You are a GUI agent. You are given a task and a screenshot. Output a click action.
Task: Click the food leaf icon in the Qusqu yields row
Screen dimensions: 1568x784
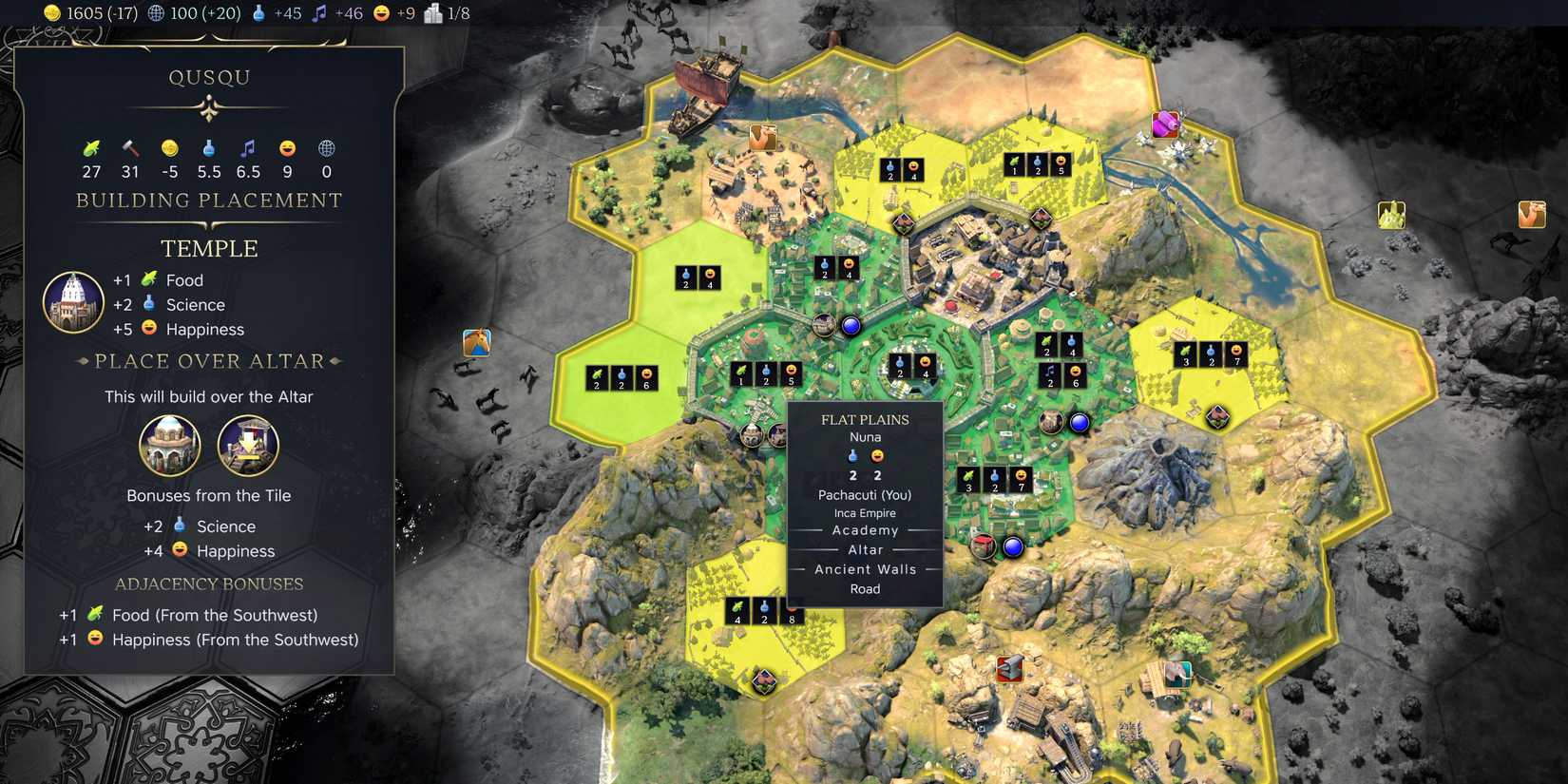(90, 148)
